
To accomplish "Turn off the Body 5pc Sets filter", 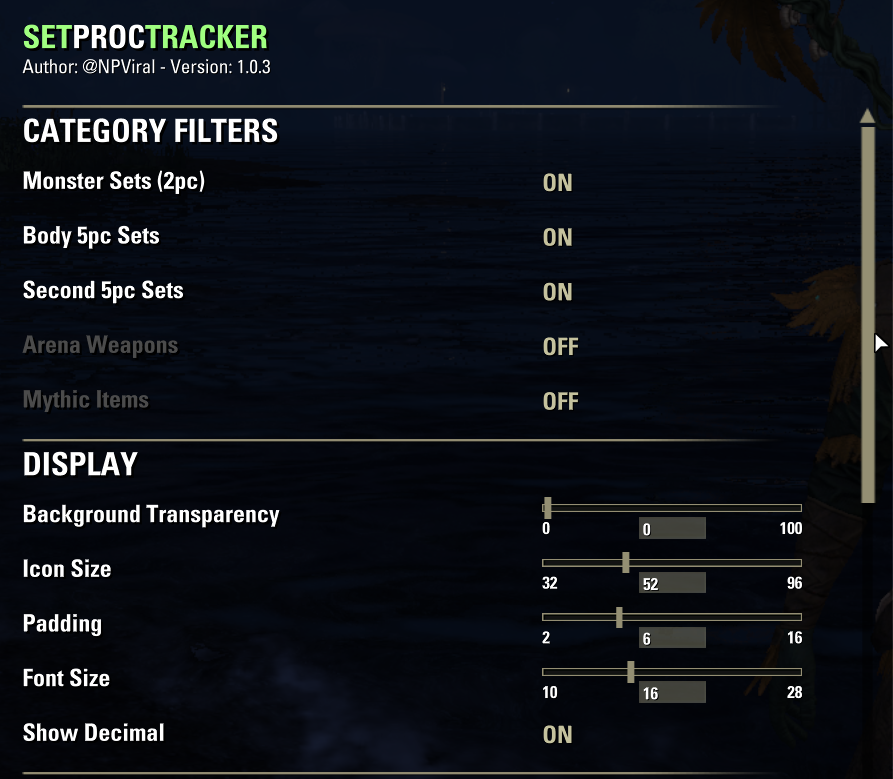I will [x=557, y=238].
